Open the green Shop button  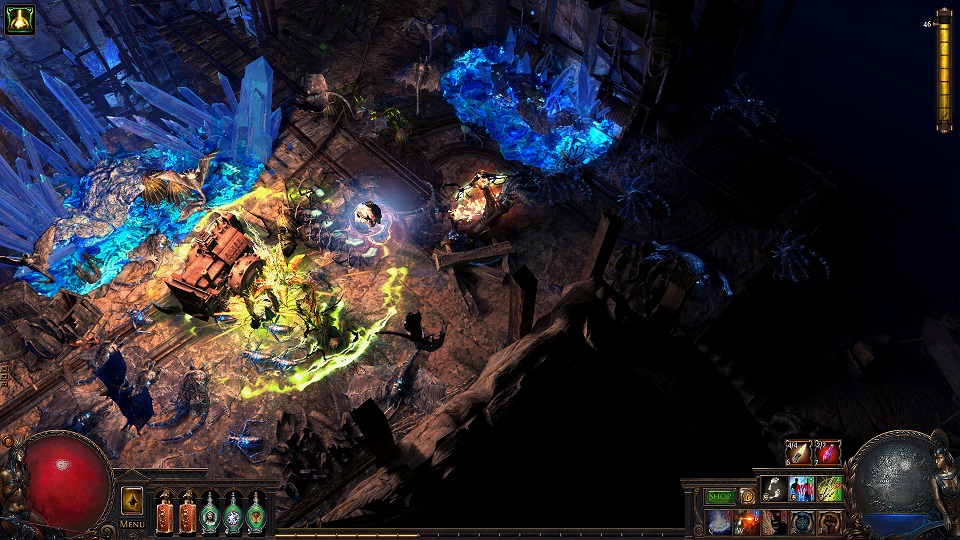point(720,496)
